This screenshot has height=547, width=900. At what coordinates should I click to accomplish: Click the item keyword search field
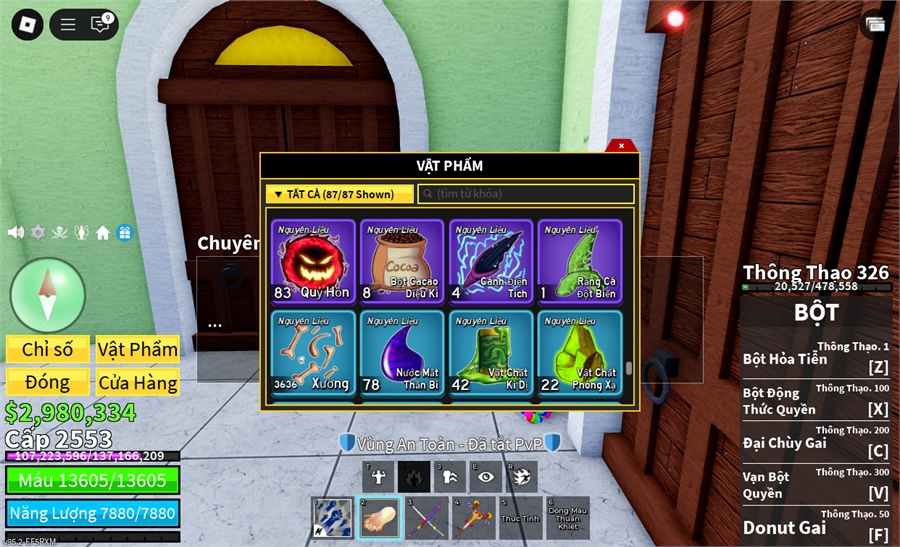[526, 194]
